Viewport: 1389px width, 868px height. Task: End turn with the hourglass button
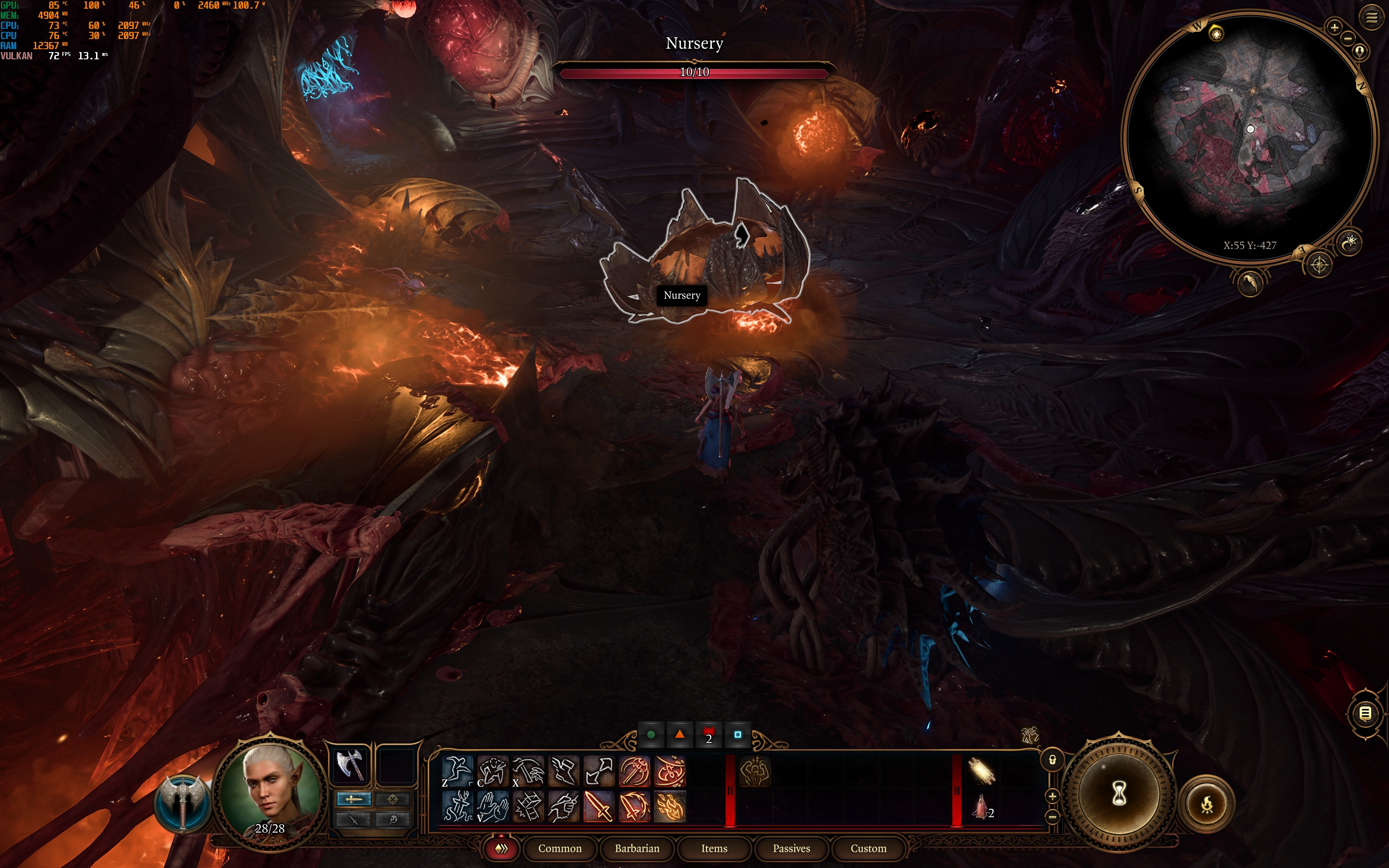click(x=1118, y=795)
